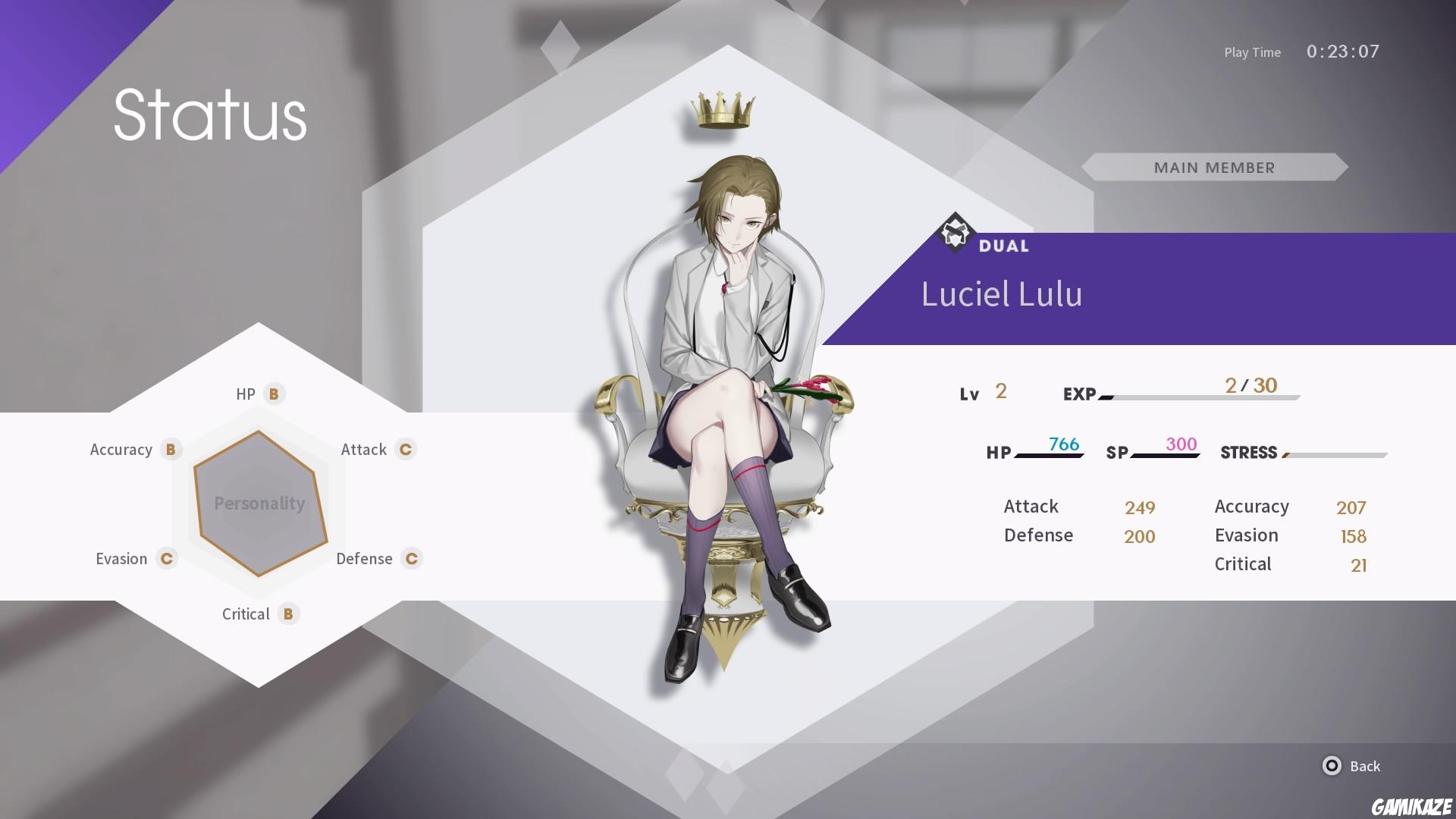Open the Lv 2 level details
Viewport: 1456px width, 819px height.
(984, 393)
